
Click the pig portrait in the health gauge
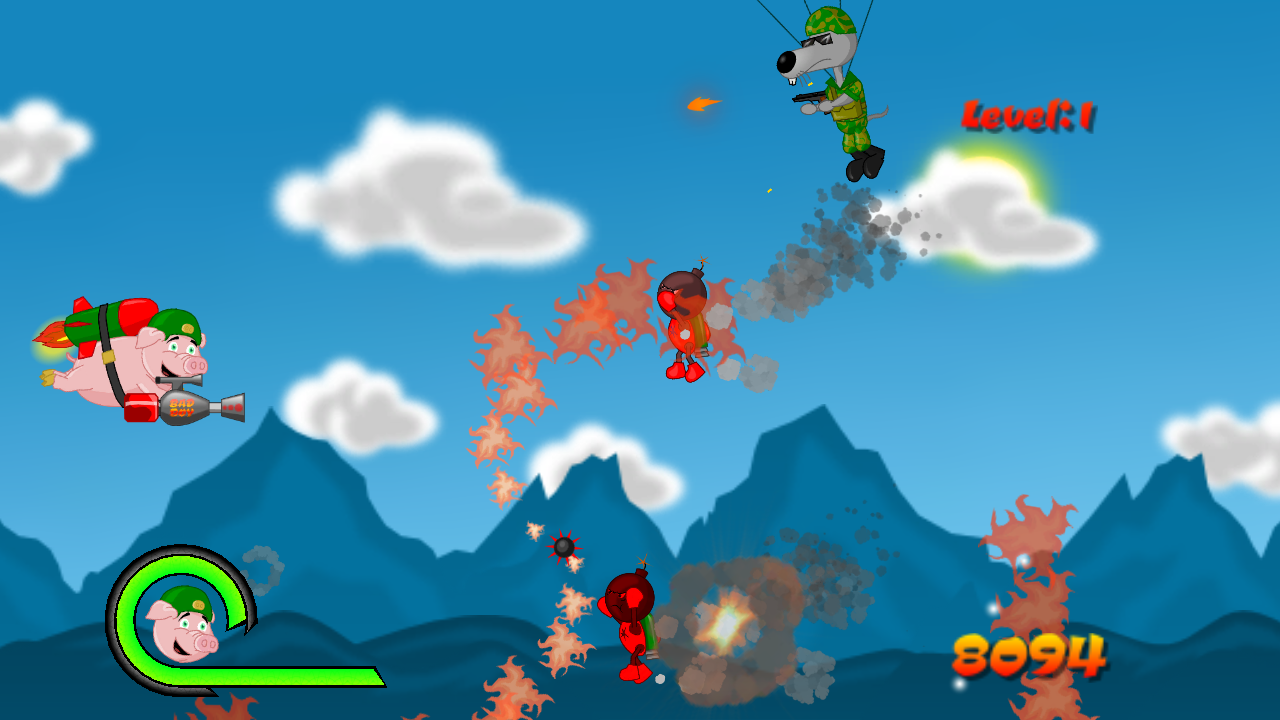185,625
